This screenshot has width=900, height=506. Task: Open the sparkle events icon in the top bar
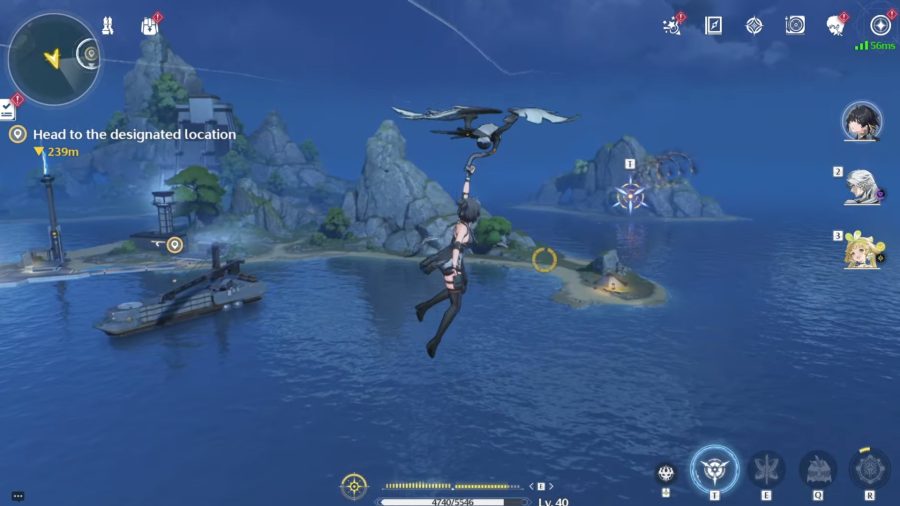tap(672, 26)
